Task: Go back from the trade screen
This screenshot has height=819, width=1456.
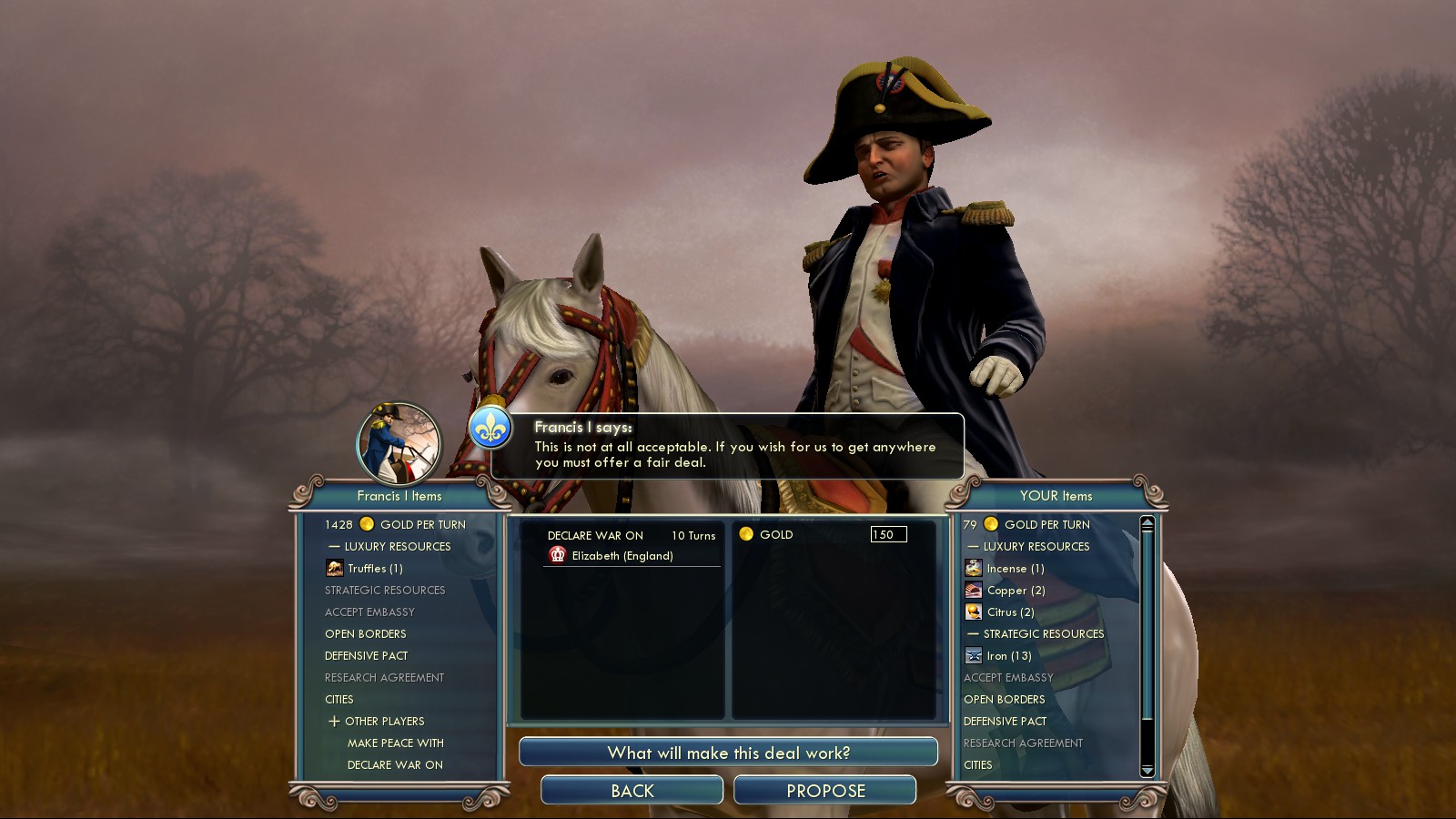Action: coord(632,791)
